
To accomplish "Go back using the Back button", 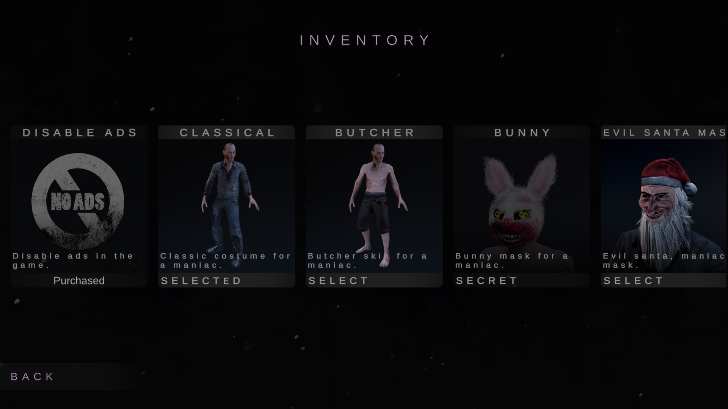I will (x=34, y=376).
